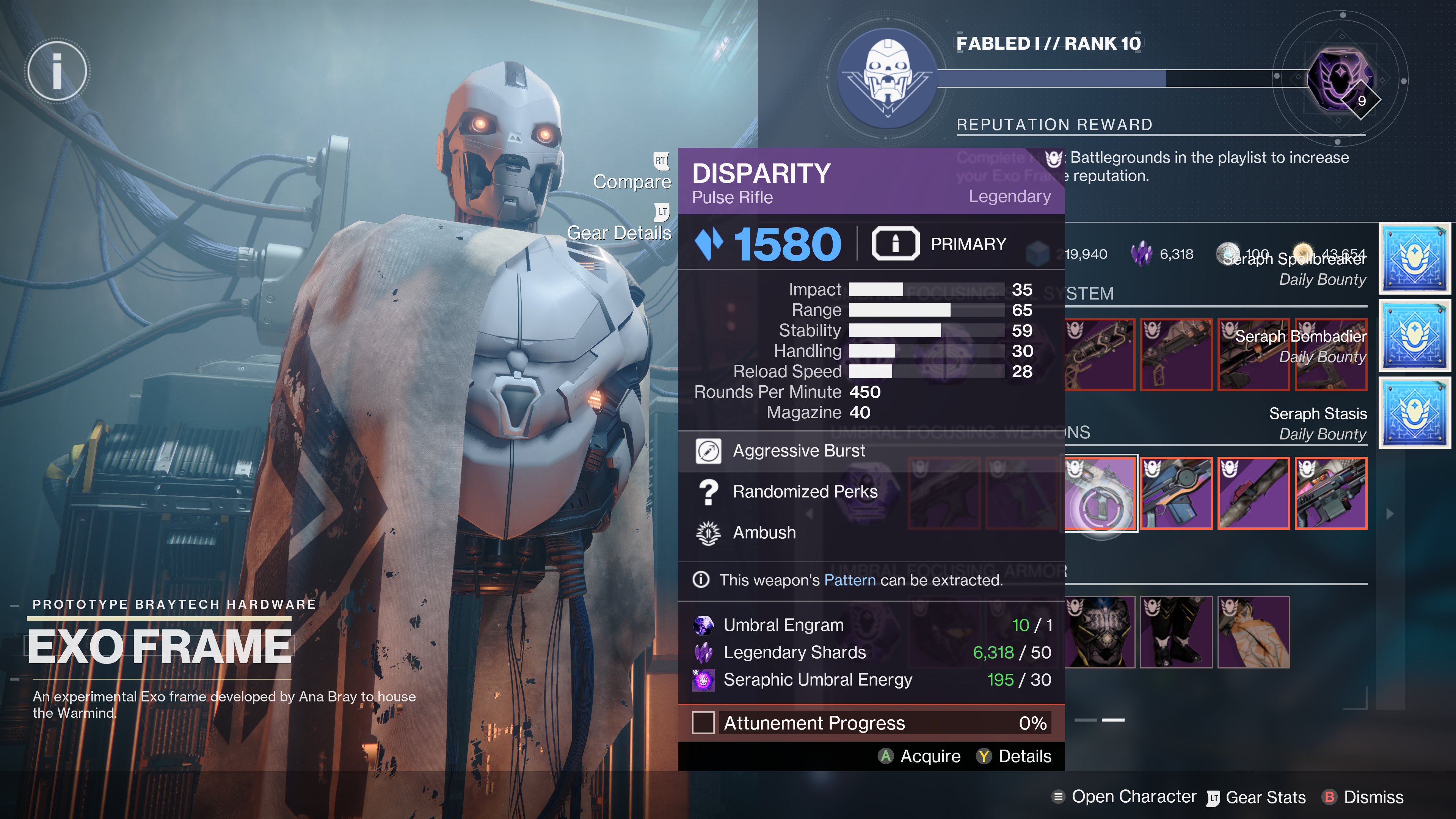Select the black leg armor boots
The width and height of the screenshot is (1456, 819).
(x=1176, y=632)
